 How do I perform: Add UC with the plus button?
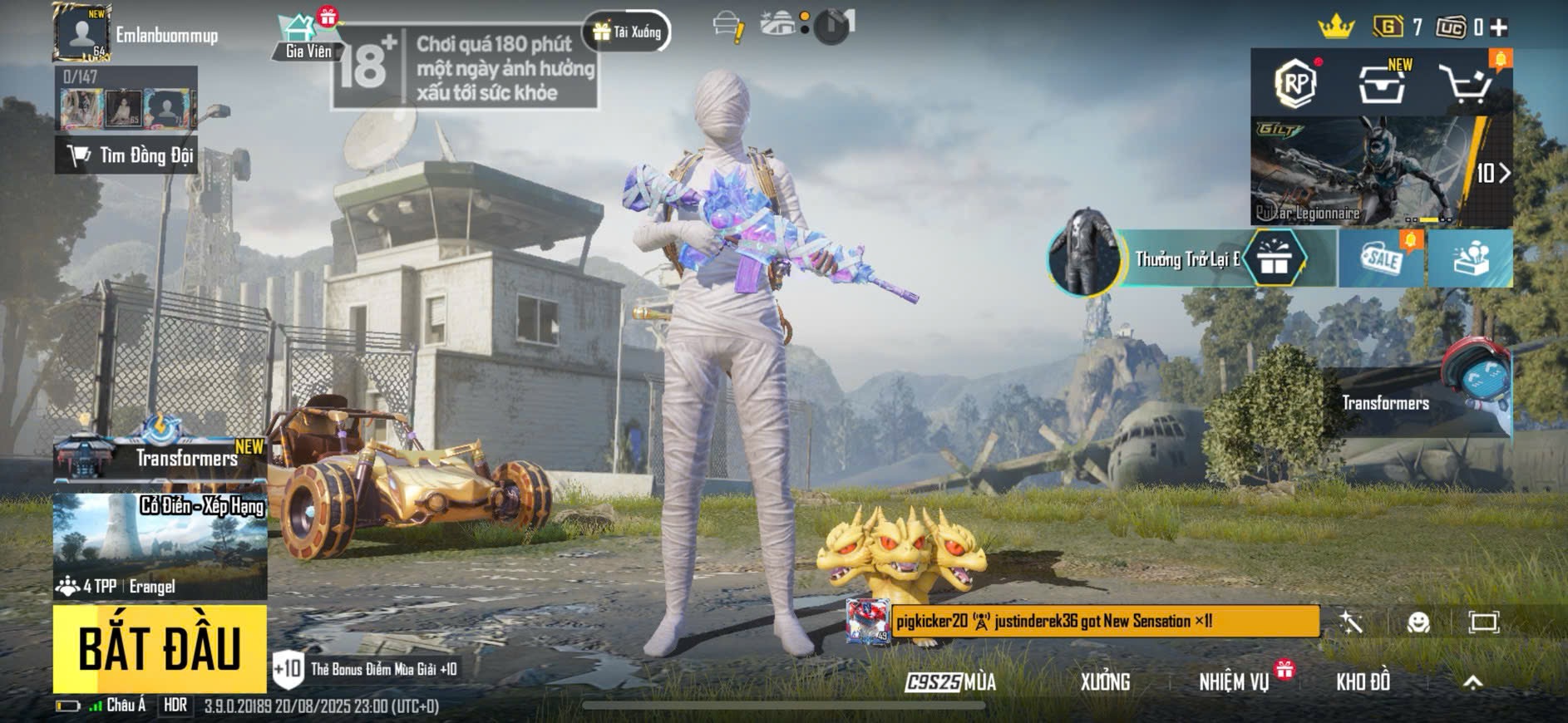tap(1499, 27)
